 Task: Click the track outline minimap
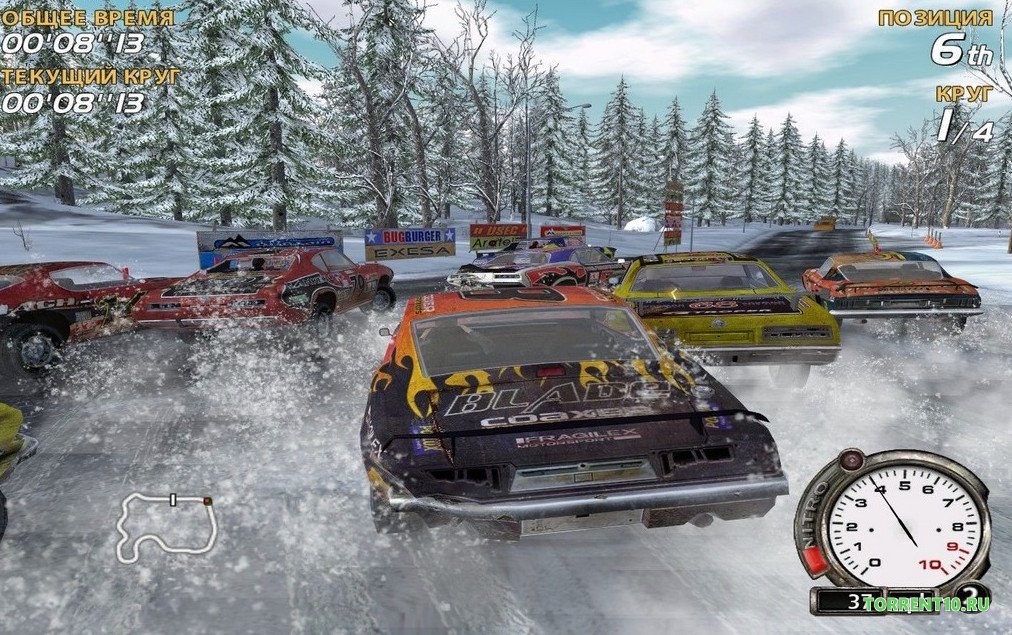coord(166,523)
